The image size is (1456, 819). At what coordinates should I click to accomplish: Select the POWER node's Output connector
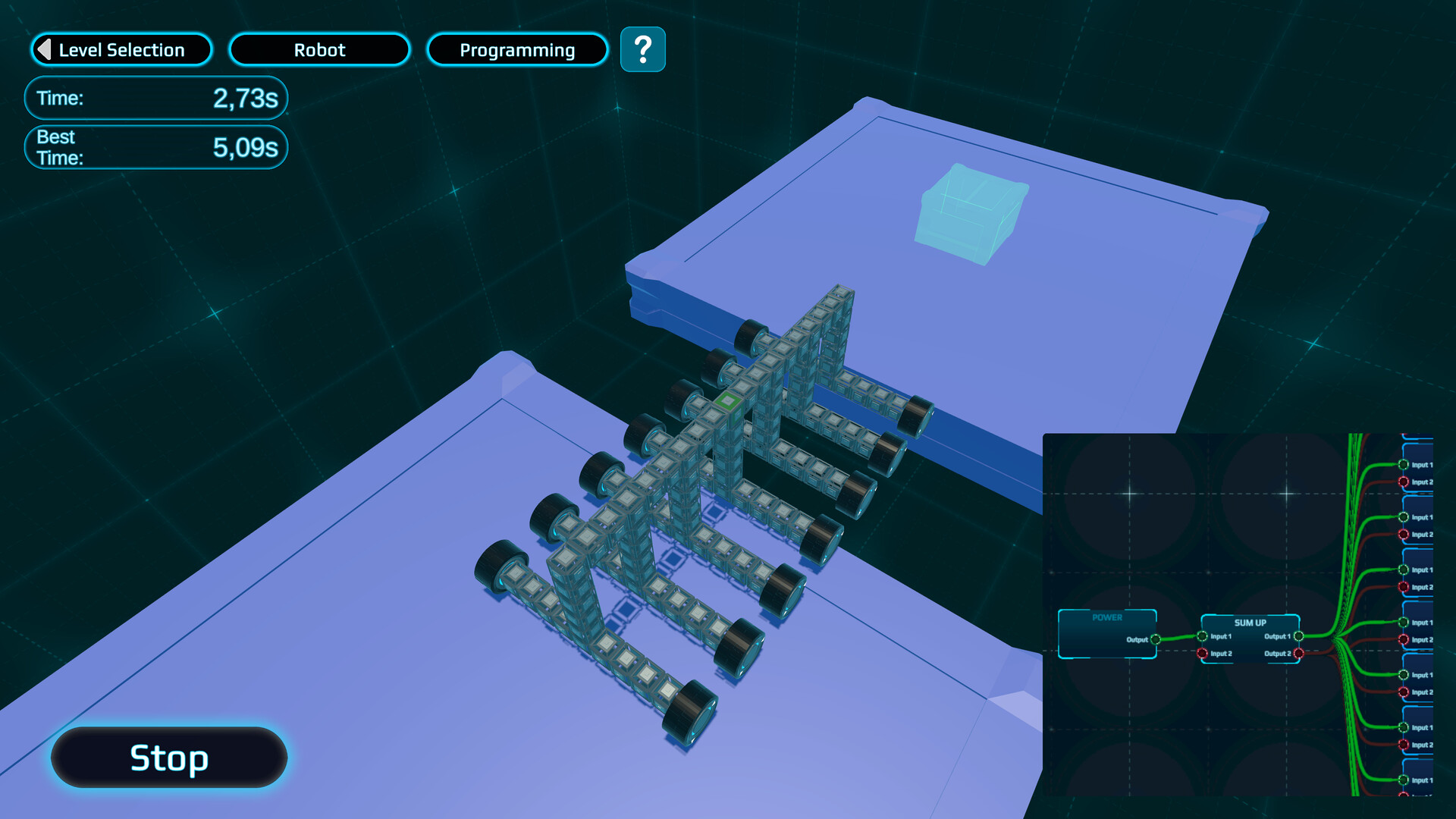[x=1155, y=639]
